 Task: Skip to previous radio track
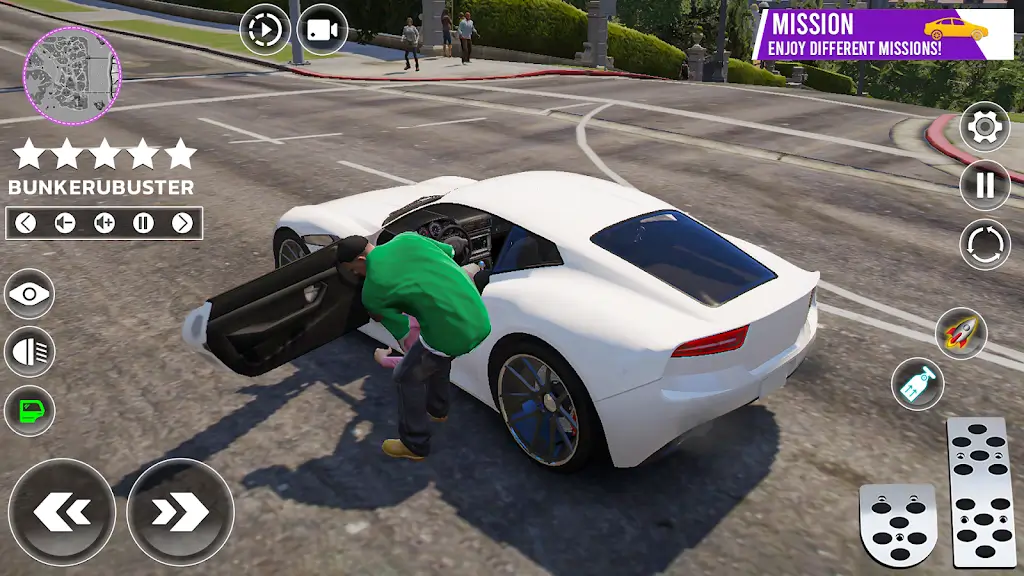click(x=26, y=223)
